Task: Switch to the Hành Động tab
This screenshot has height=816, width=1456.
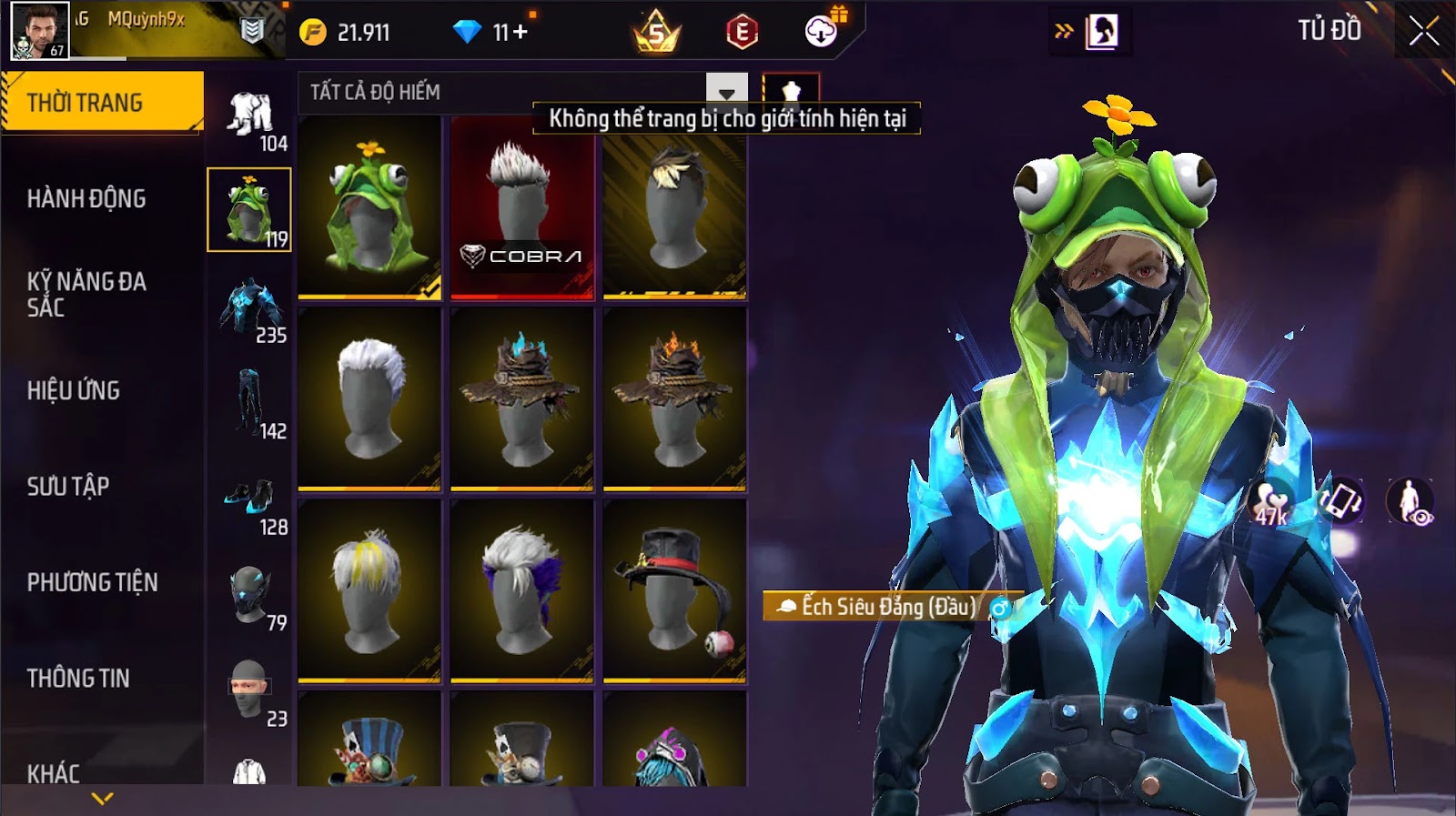Action: (86, 198)
